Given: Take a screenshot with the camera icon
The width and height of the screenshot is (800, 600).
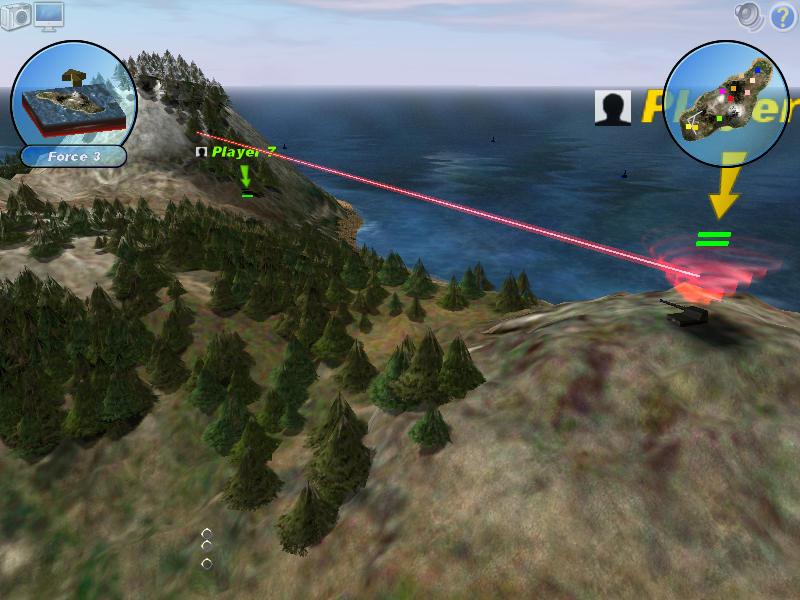Looking at the screenshot, I should (x=16, y=16).
